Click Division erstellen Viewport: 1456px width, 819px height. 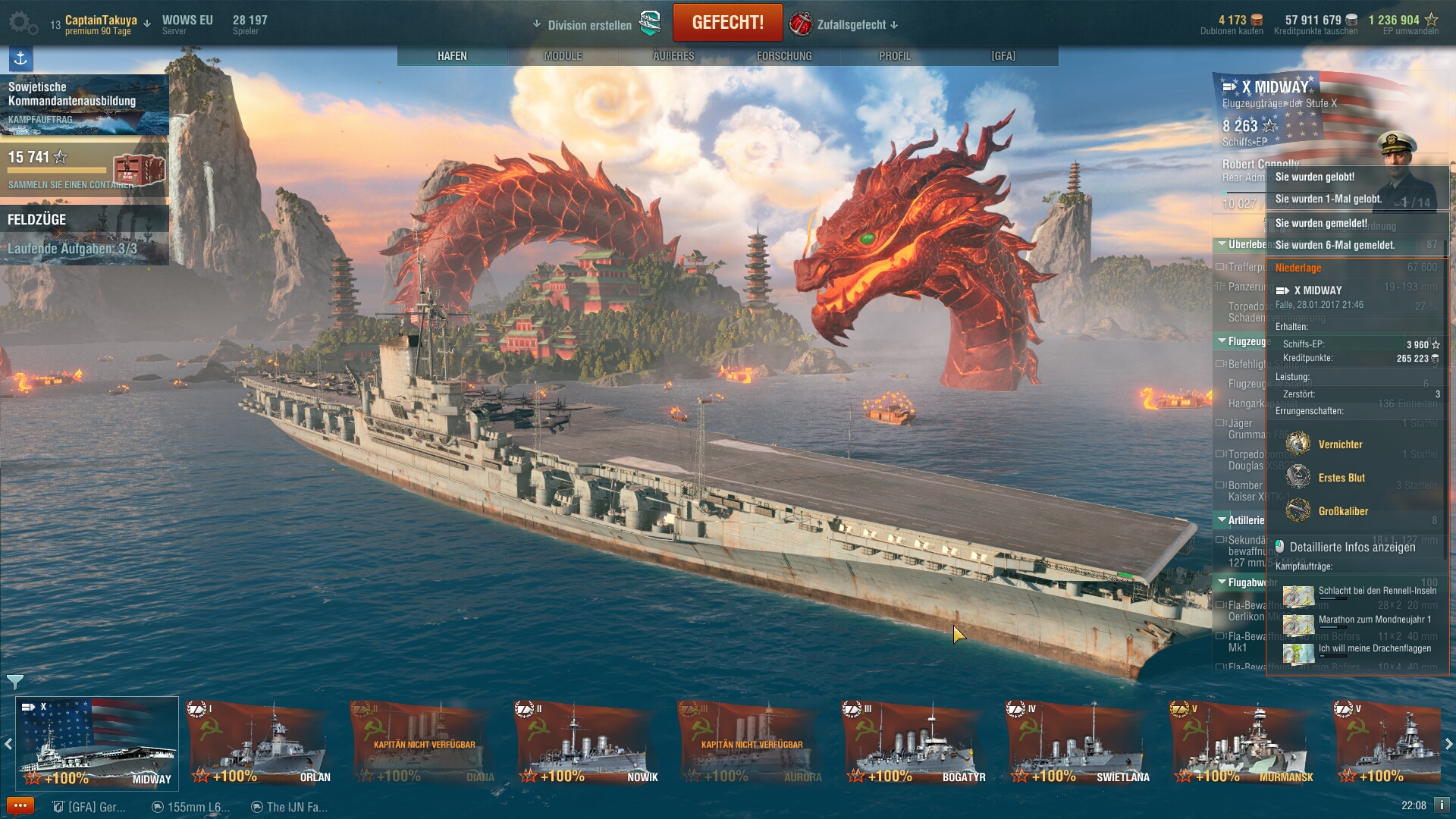pos(589,25)
